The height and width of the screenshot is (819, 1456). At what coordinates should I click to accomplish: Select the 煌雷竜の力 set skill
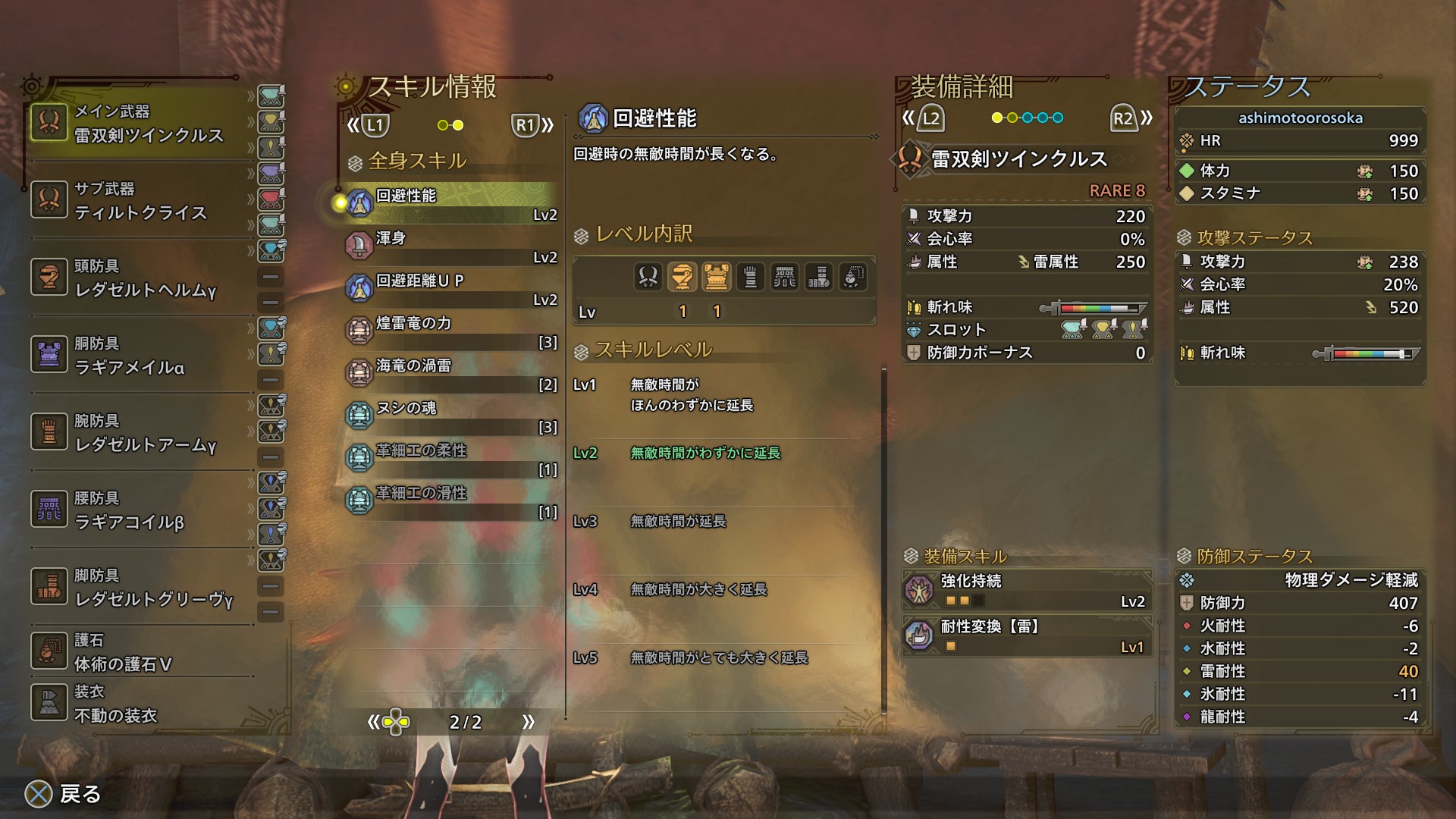pos(451,331)
